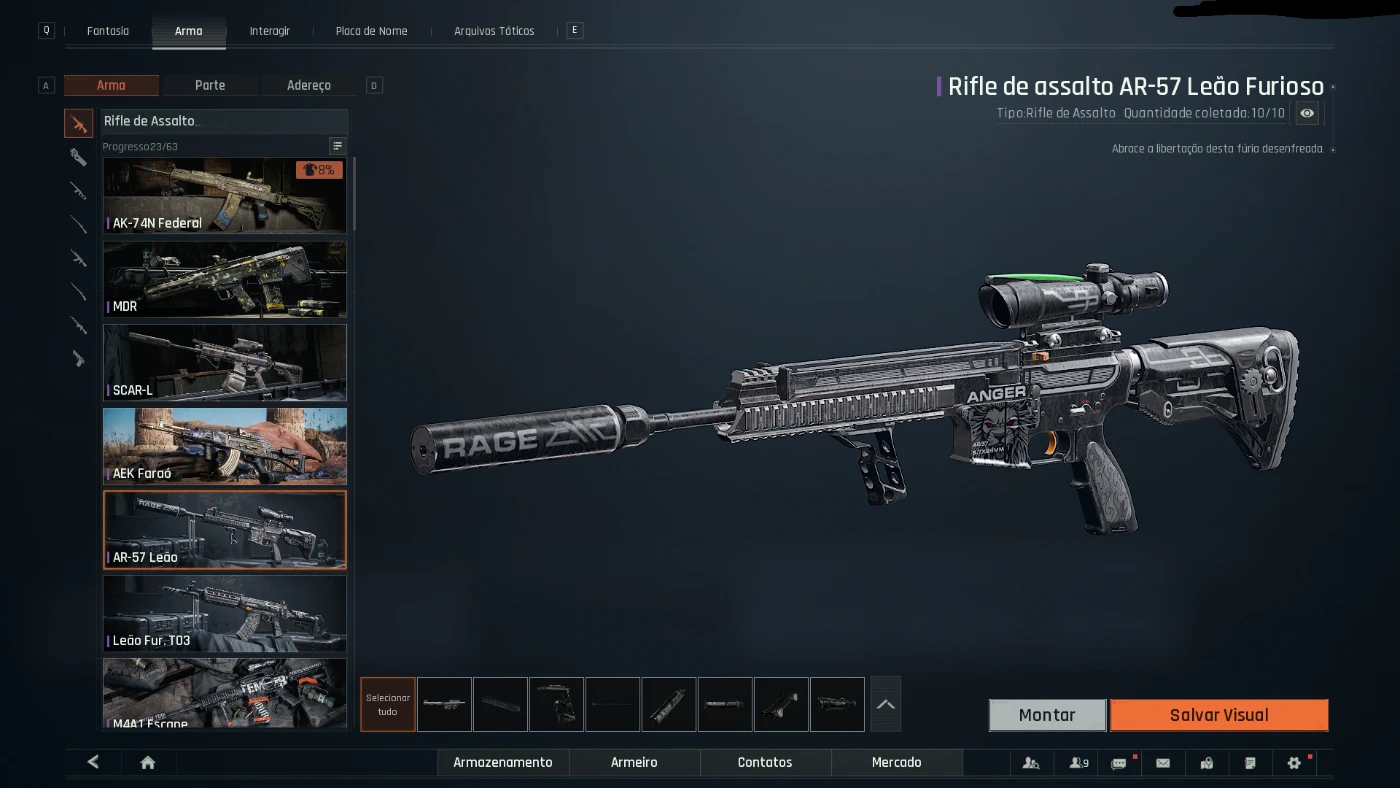
Task: Open the Mercado menu
Action: 896,762
